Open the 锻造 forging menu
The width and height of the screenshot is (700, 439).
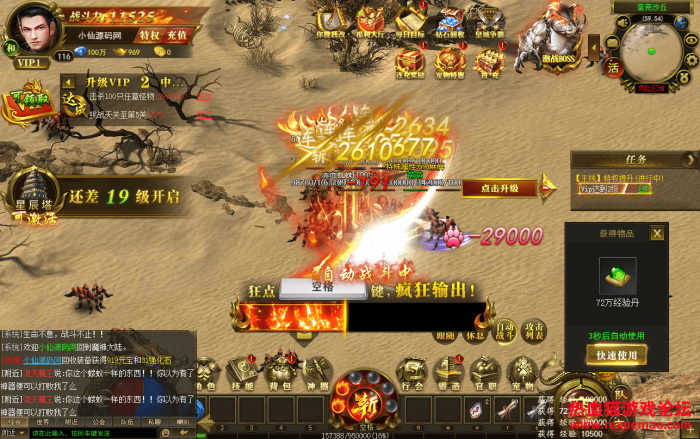click(x=447, y=374)
